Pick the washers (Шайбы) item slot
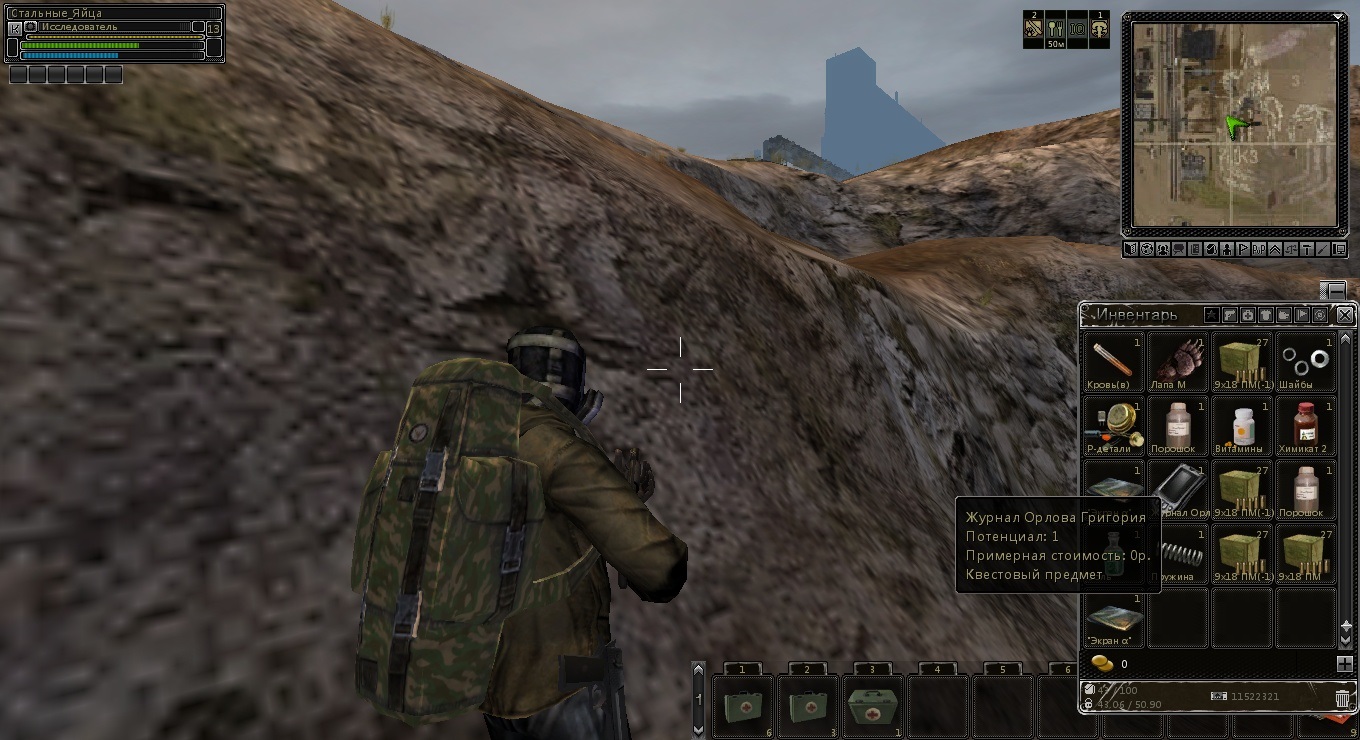 pyautogui.click(x=1306, y=362)
